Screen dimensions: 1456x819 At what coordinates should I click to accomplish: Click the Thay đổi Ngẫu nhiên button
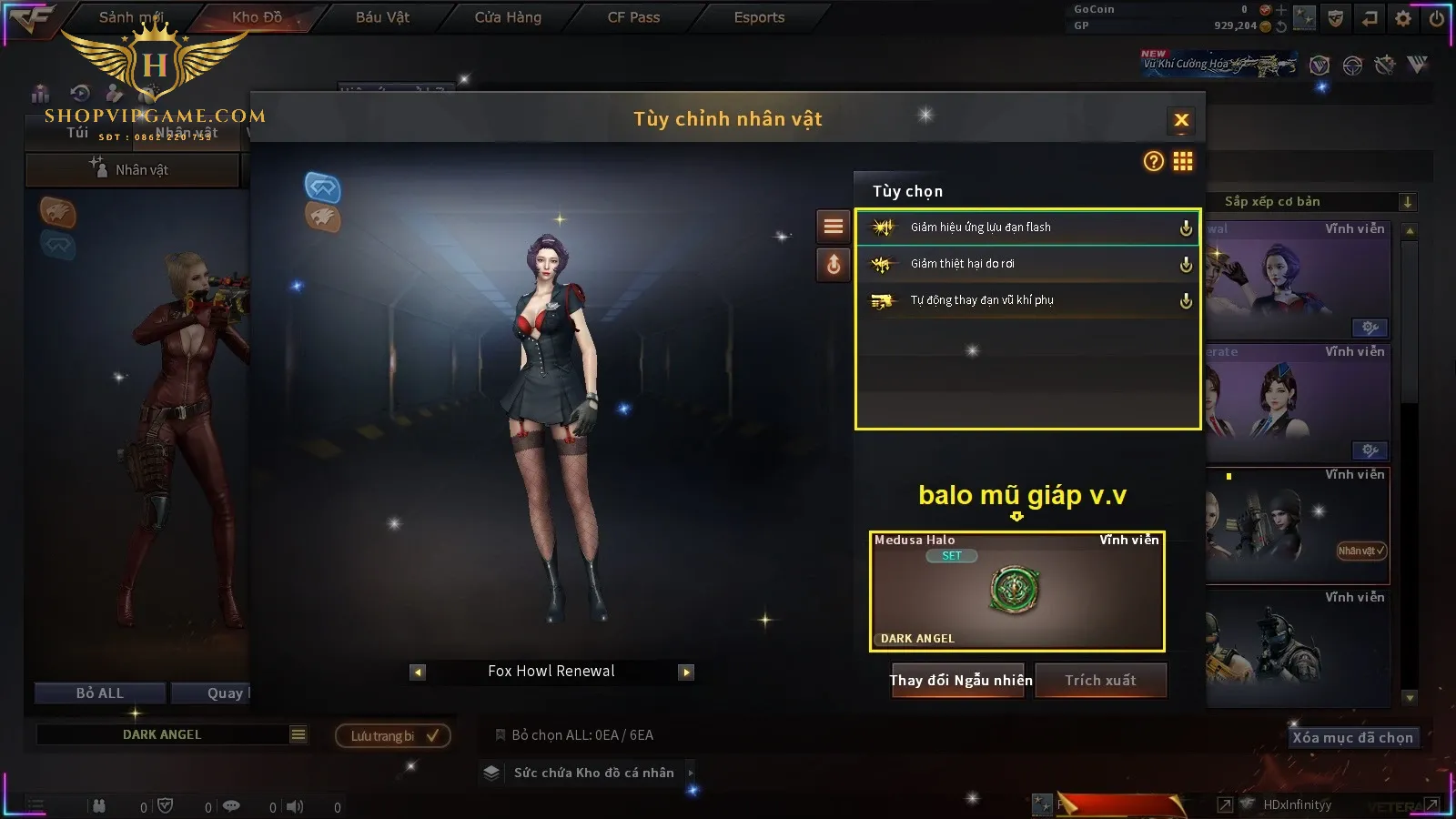click(960, 681)
